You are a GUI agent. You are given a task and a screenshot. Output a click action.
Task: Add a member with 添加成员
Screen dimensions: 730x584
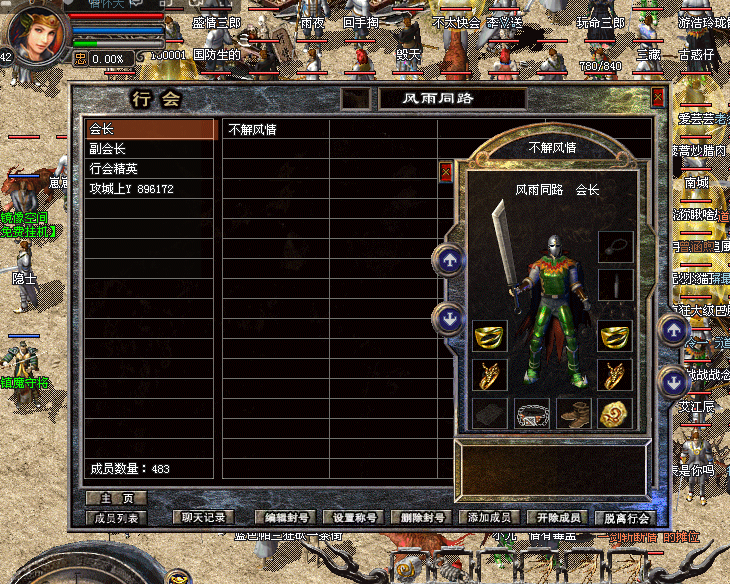(490, 518)
